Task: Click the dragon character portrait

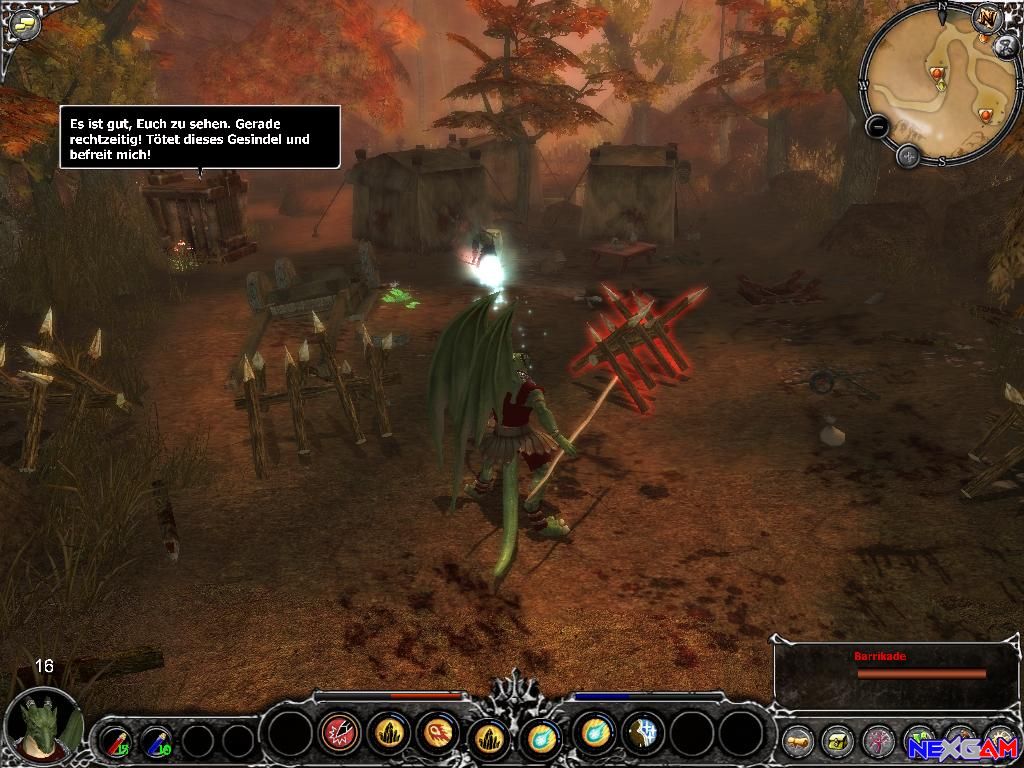Action: tap(44, 725)
